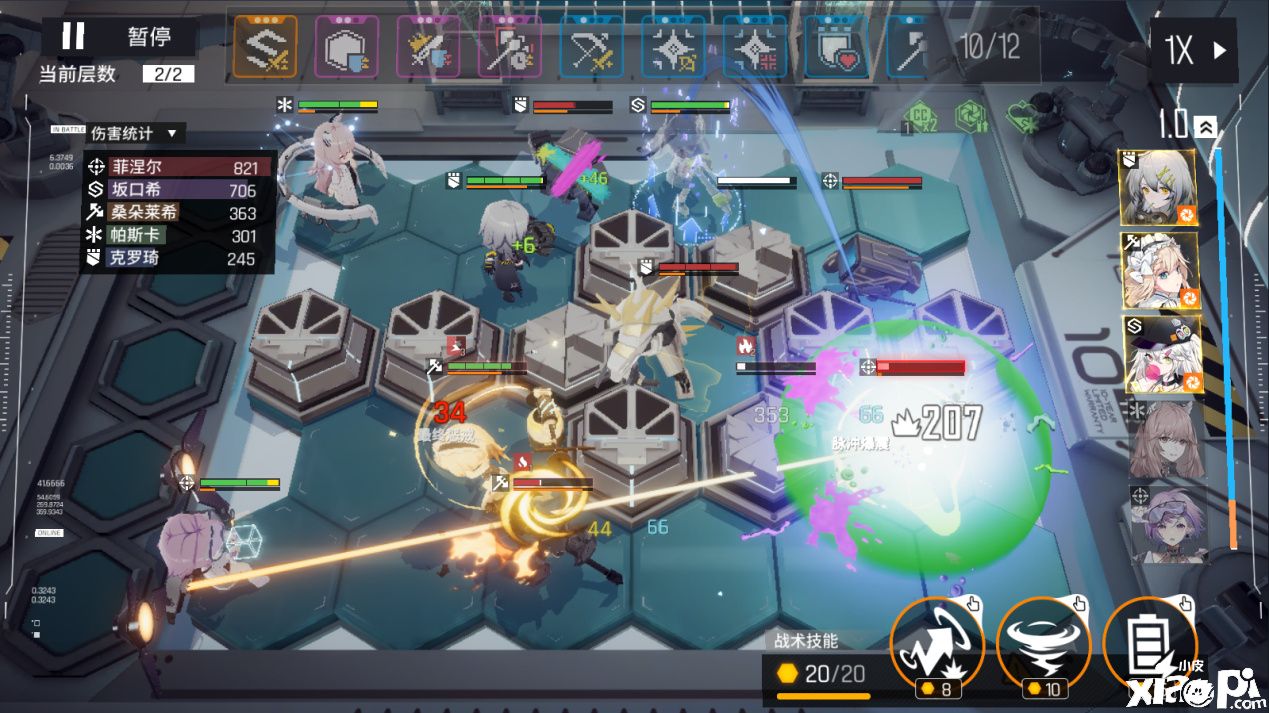Pause the battle with the 暂停 button
Viewport: 1269px width, 713px height.
click(116, 37)
